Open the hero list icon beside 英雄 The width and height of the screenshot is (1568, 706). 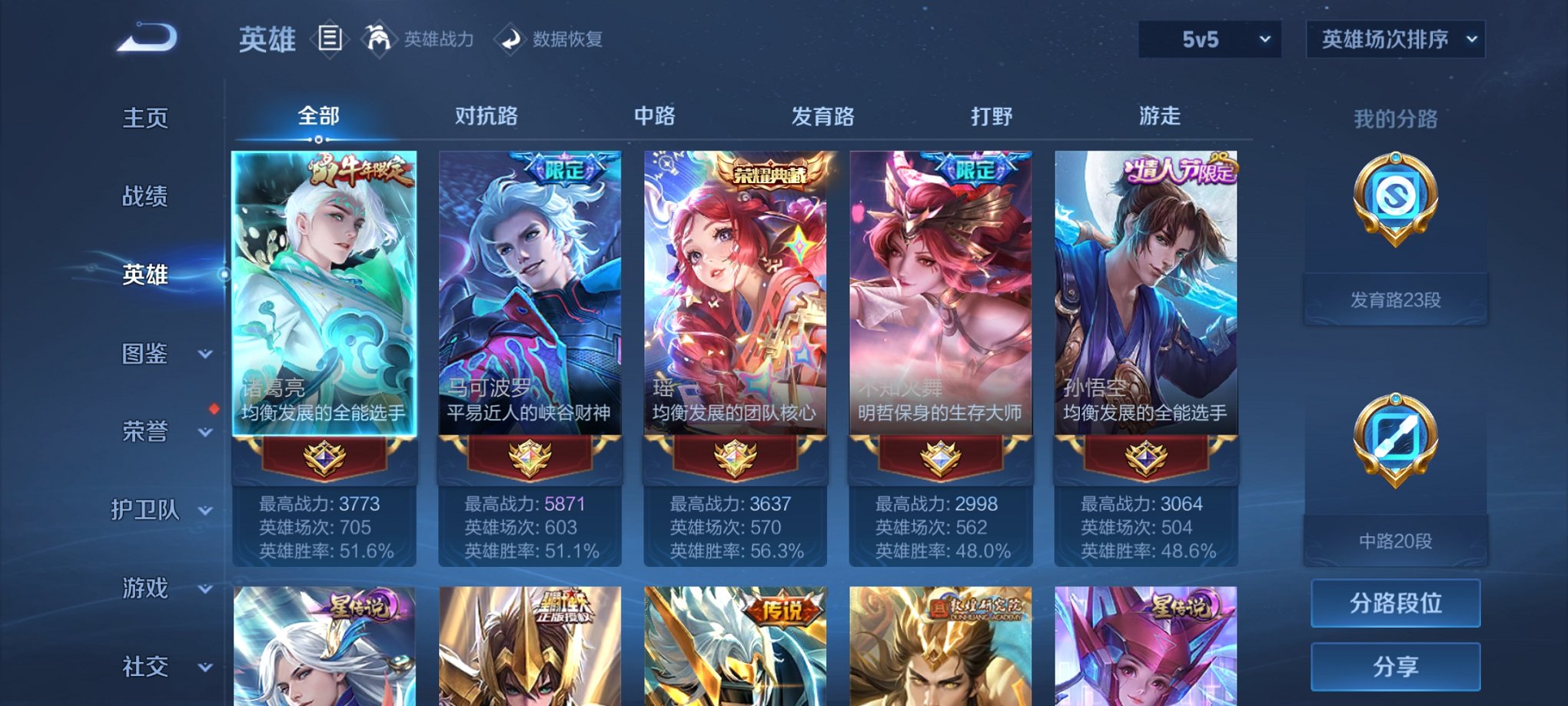coord(331,40)
